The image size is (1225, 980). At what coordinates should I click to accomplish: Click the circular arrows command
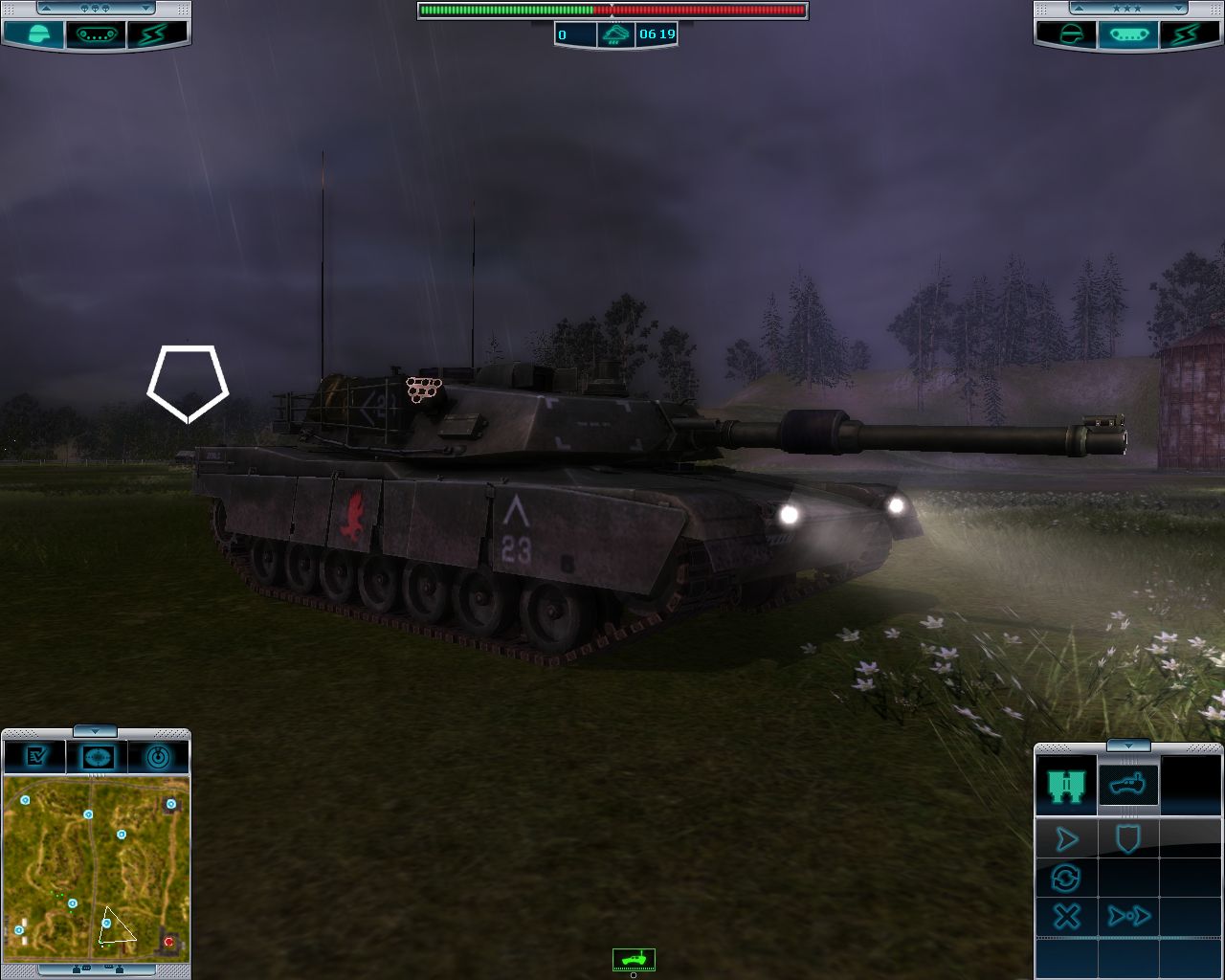(1065, 878)
